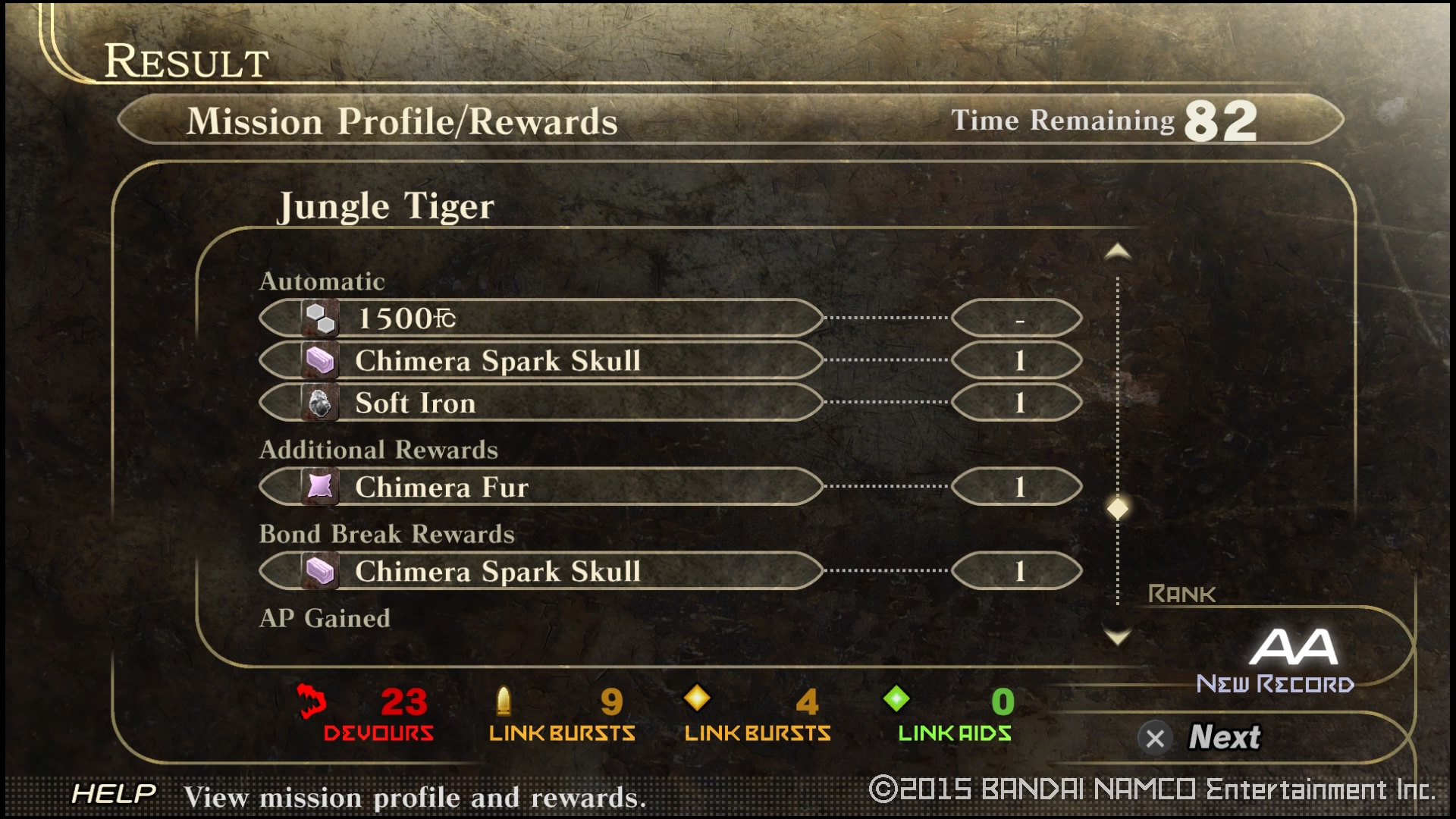Choose the Chimera Fur reward row

point(541,487)
